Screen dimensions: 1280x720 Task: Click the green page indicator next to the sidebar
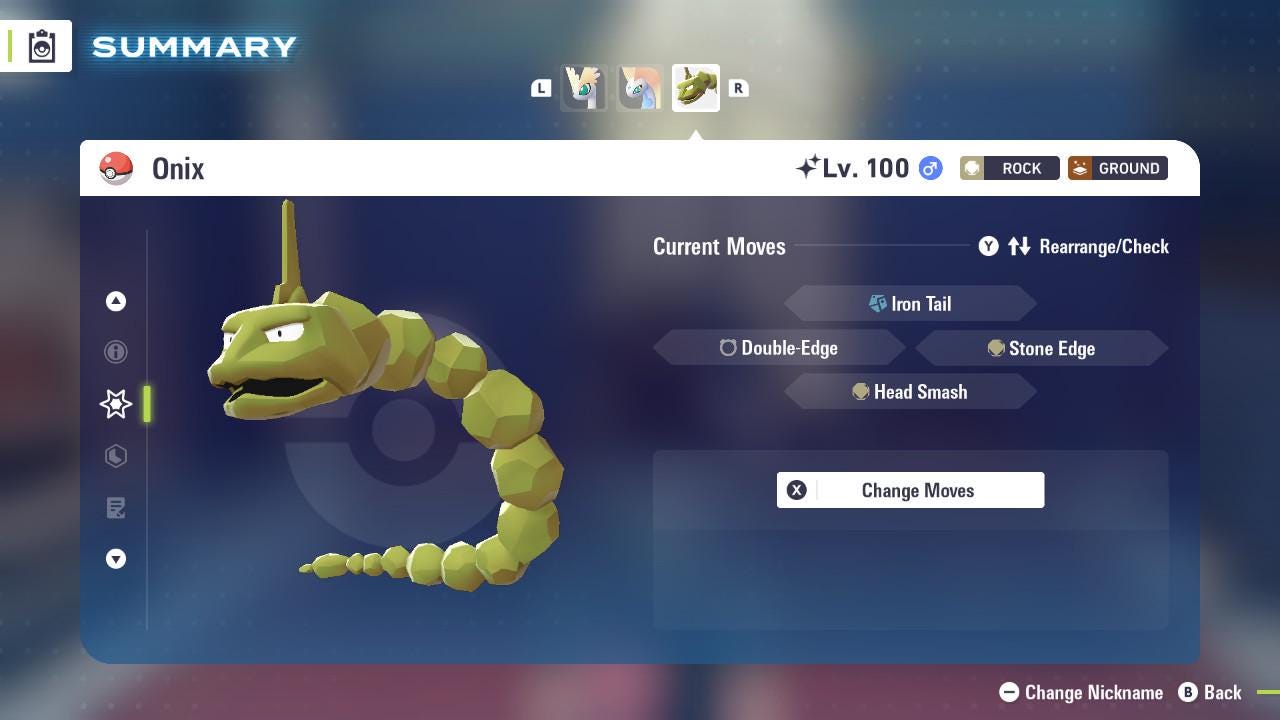147,404
